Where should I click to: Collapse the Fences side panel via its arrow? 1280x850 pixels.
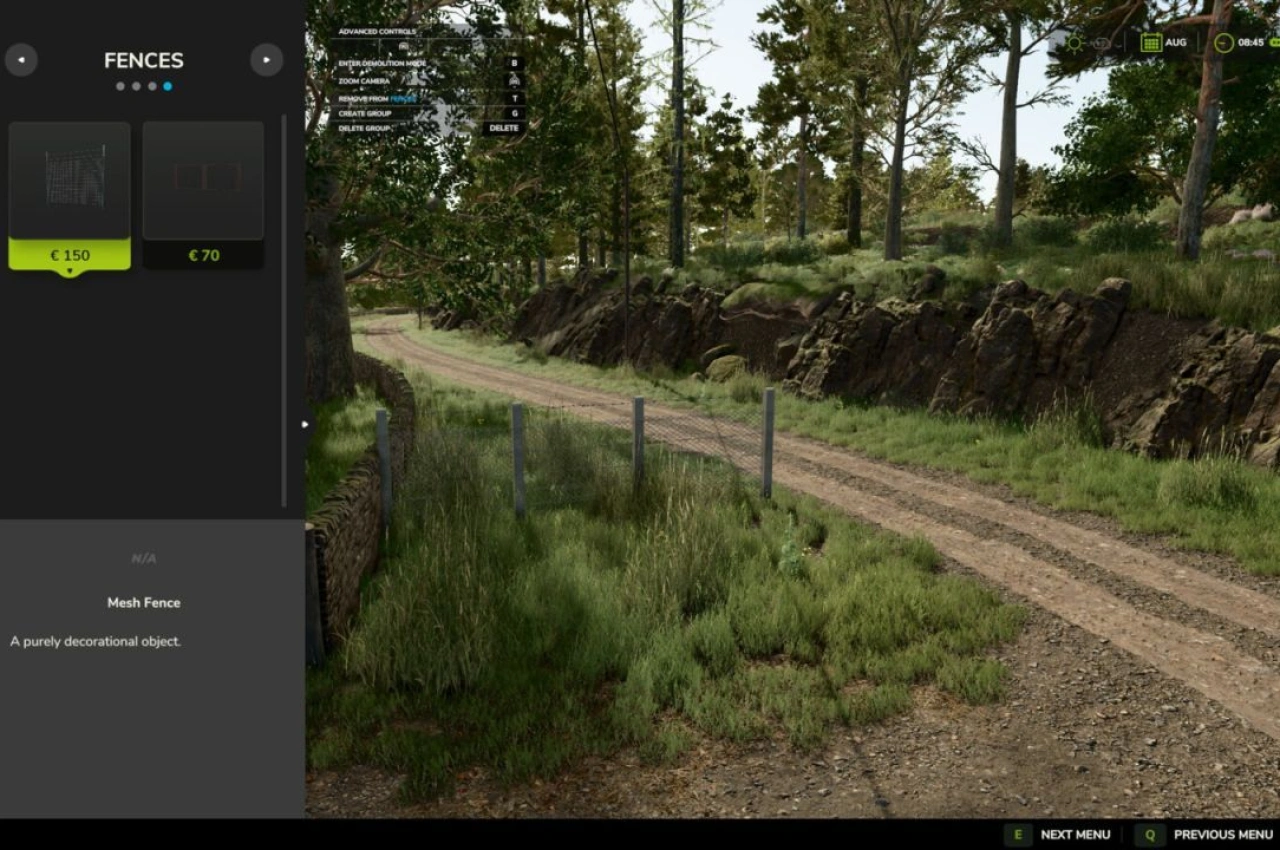tap(305, 423)
